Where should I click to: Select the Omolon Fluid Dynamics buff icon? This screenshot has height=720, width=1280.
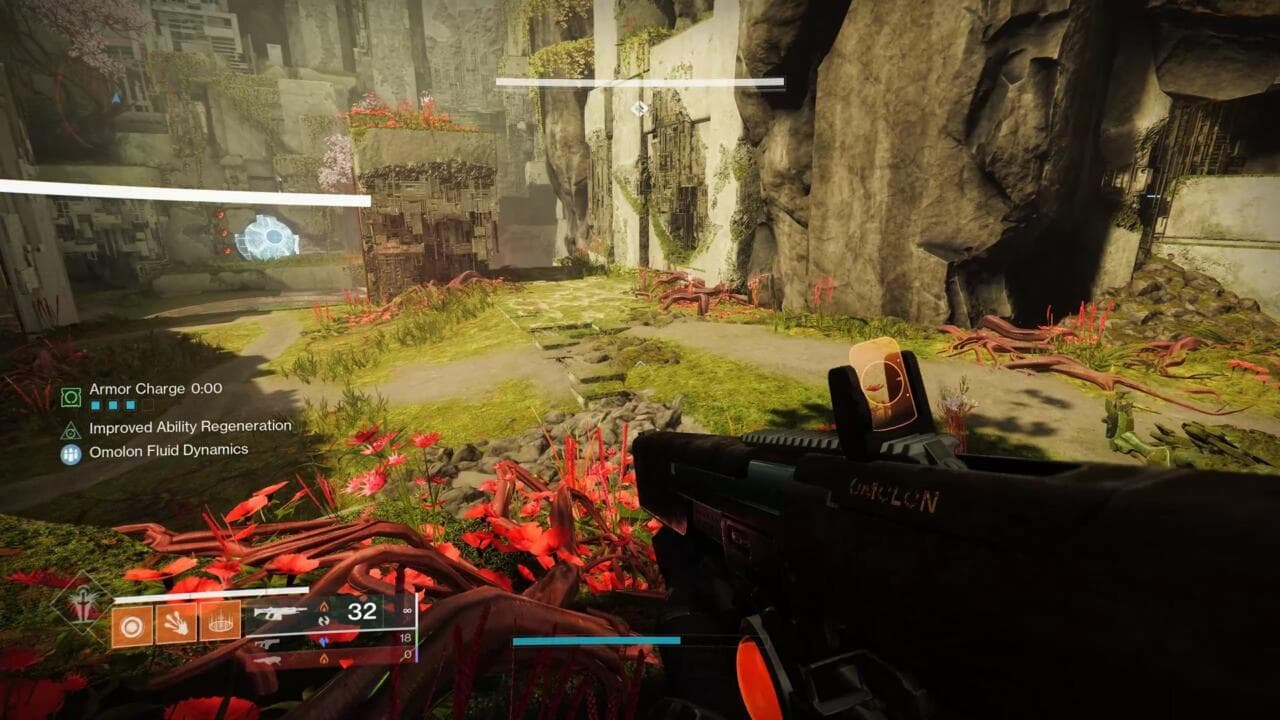pyautogui.click(x=71, y=454)
